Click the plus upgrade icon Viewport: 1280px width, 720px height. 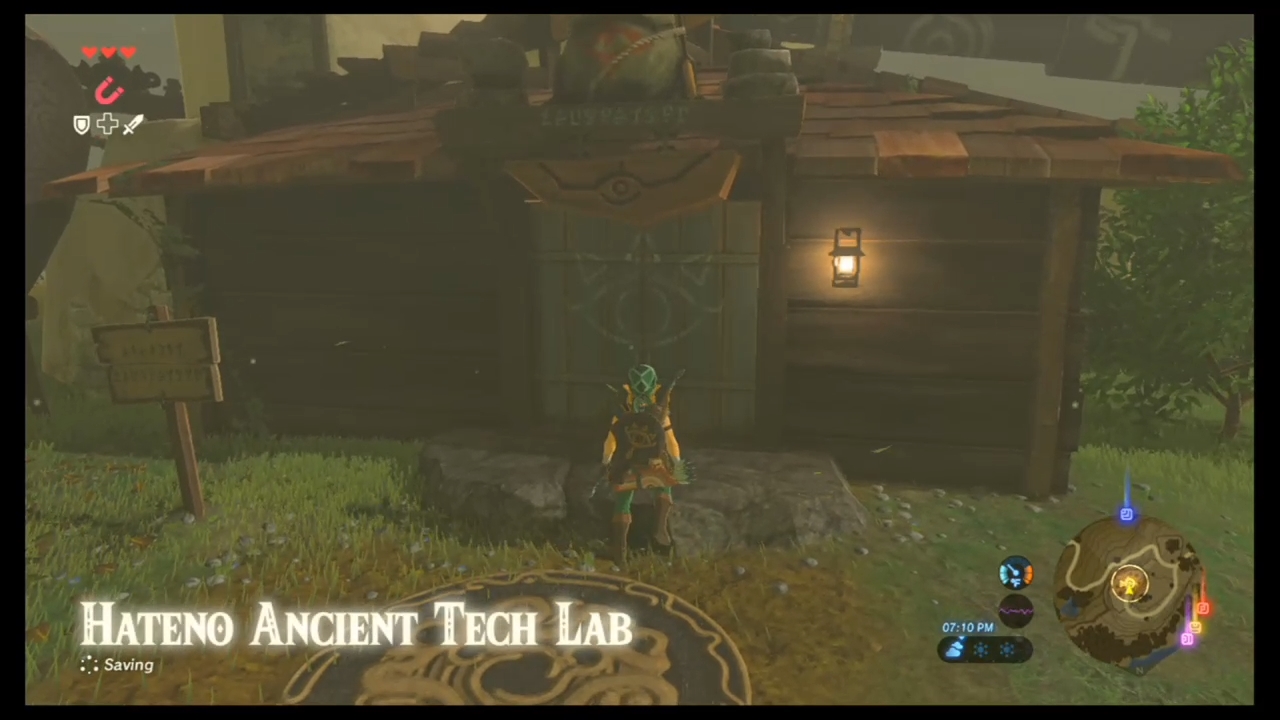(x=107, y=124)
